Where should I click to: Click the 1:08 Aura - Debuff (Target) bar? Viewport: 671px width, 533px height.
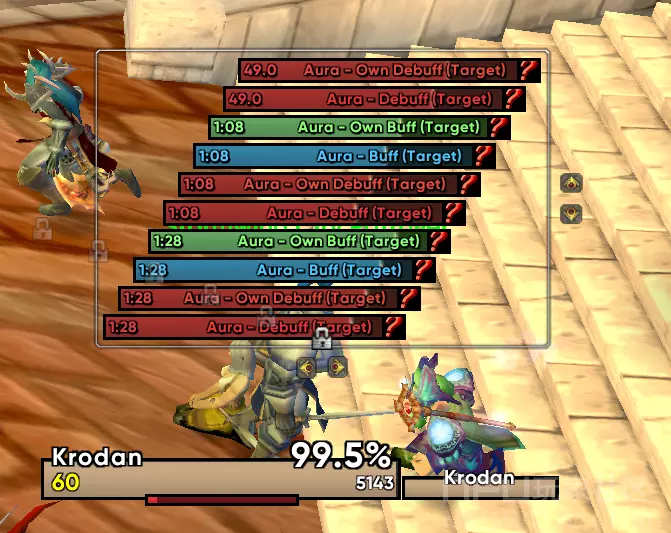(303, 213)
